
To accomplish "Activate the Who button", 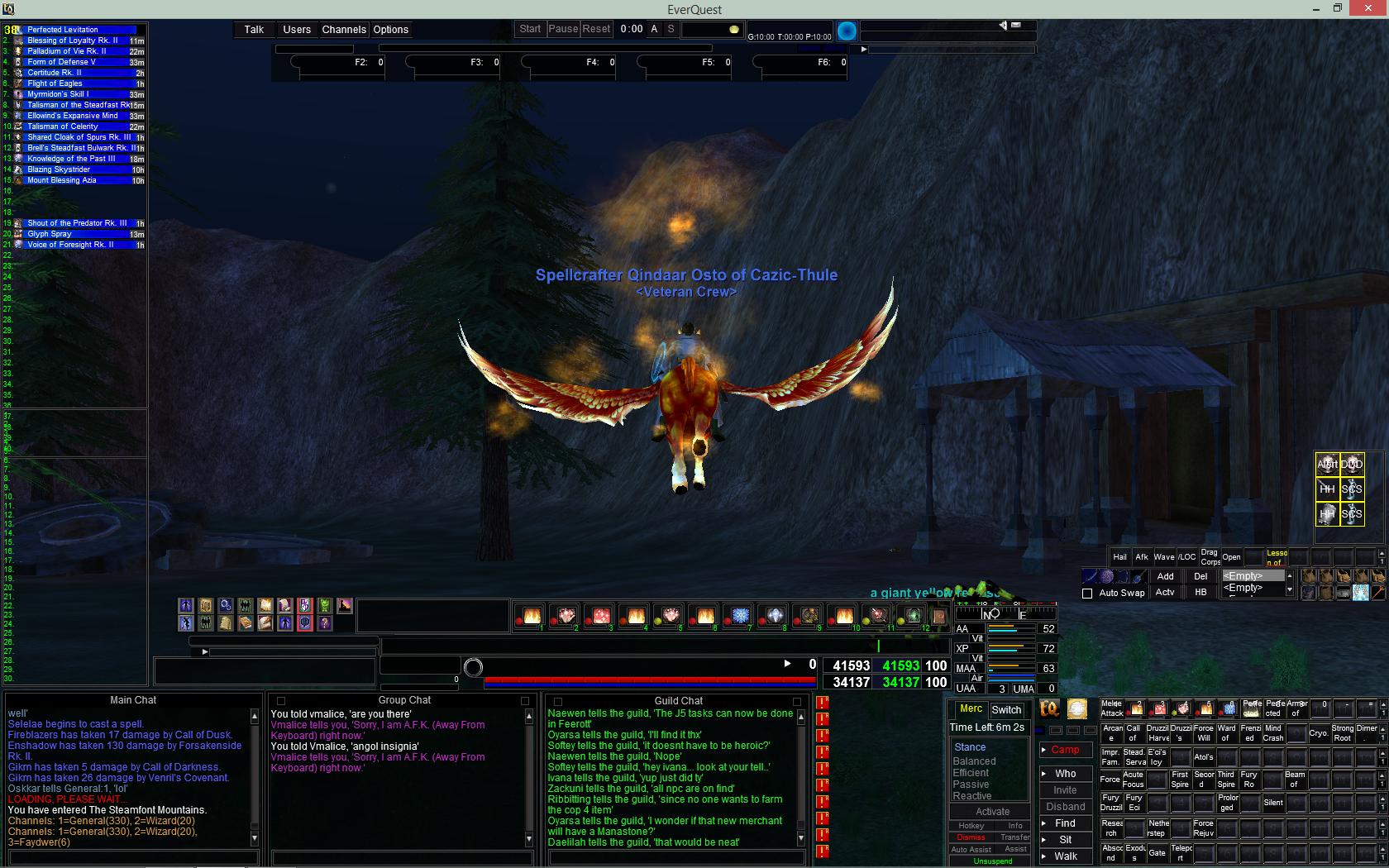I will 1065,774.
